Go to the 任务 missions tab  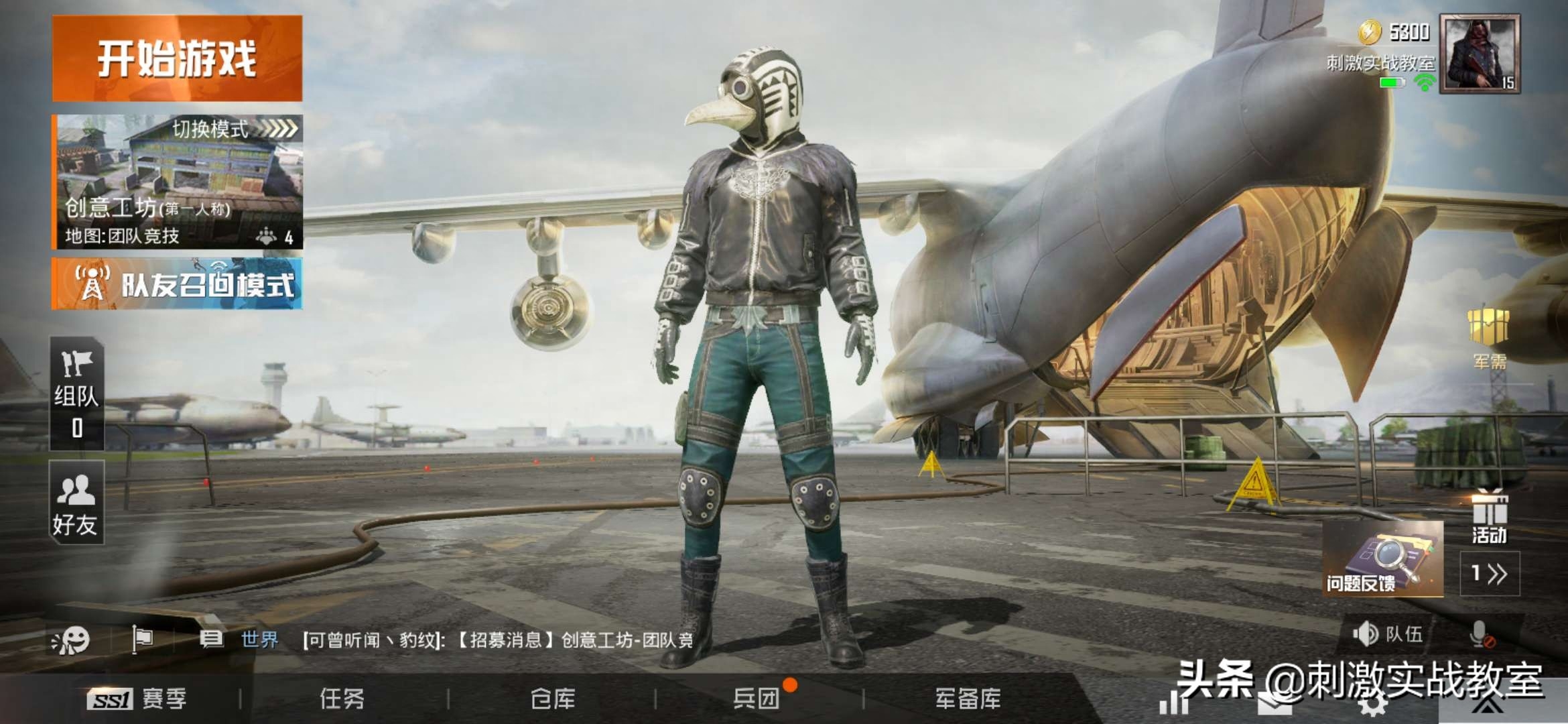coord(342,699)
